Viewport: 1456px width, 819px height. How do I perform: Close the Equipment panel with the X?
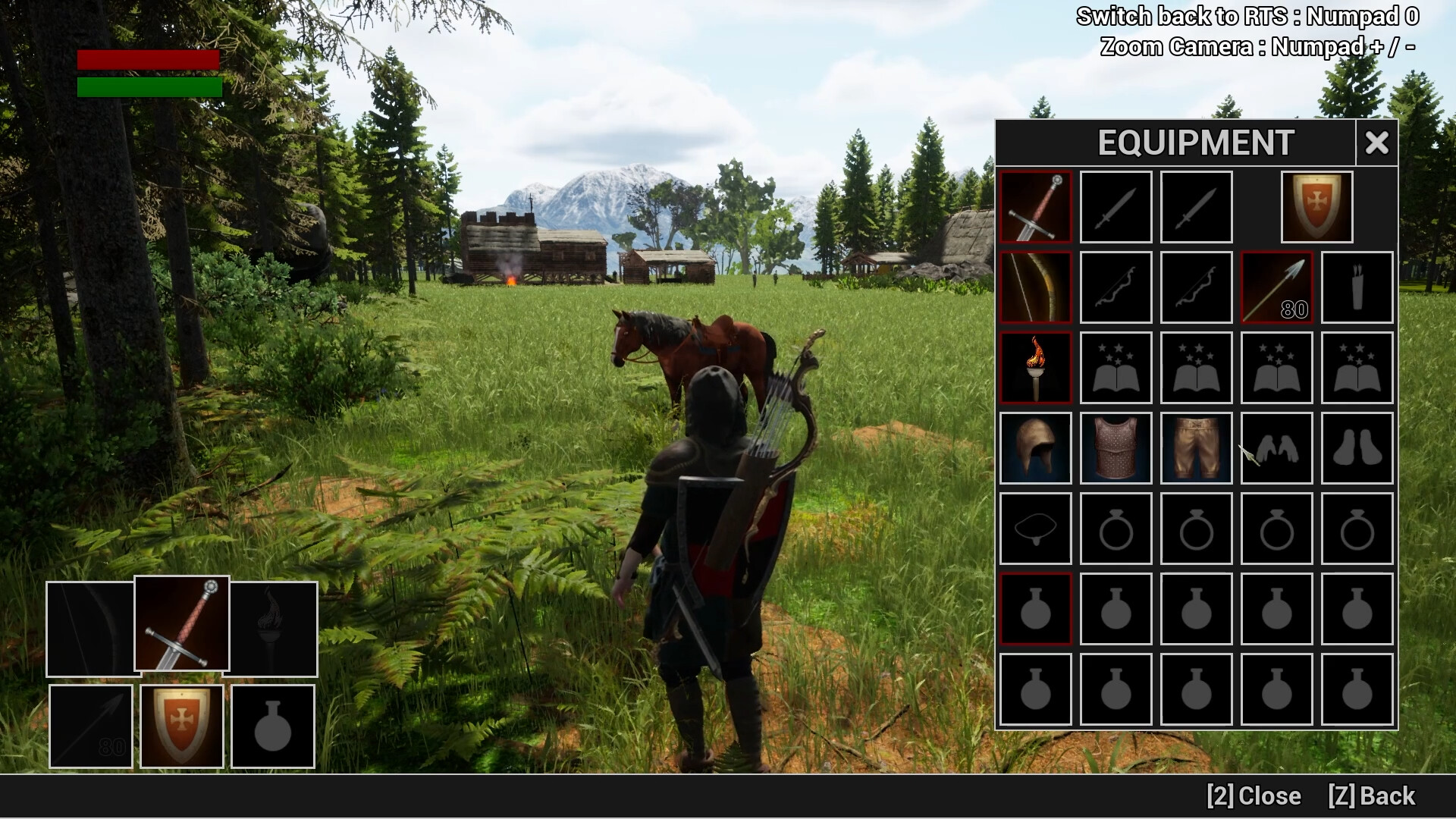(1376, 143)
